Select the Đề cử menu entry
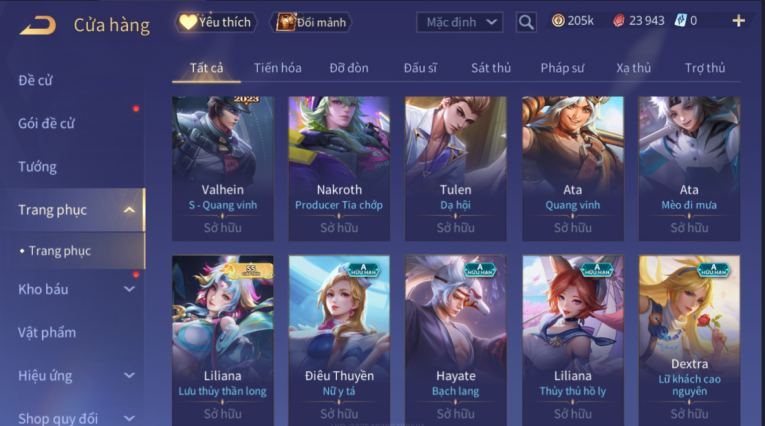765x426 pixels. tap(36, 80)
